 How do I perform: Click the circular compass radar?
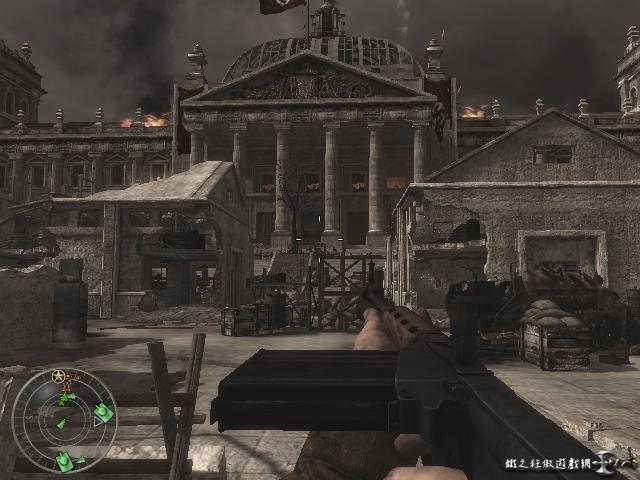(x=64, y=421)
